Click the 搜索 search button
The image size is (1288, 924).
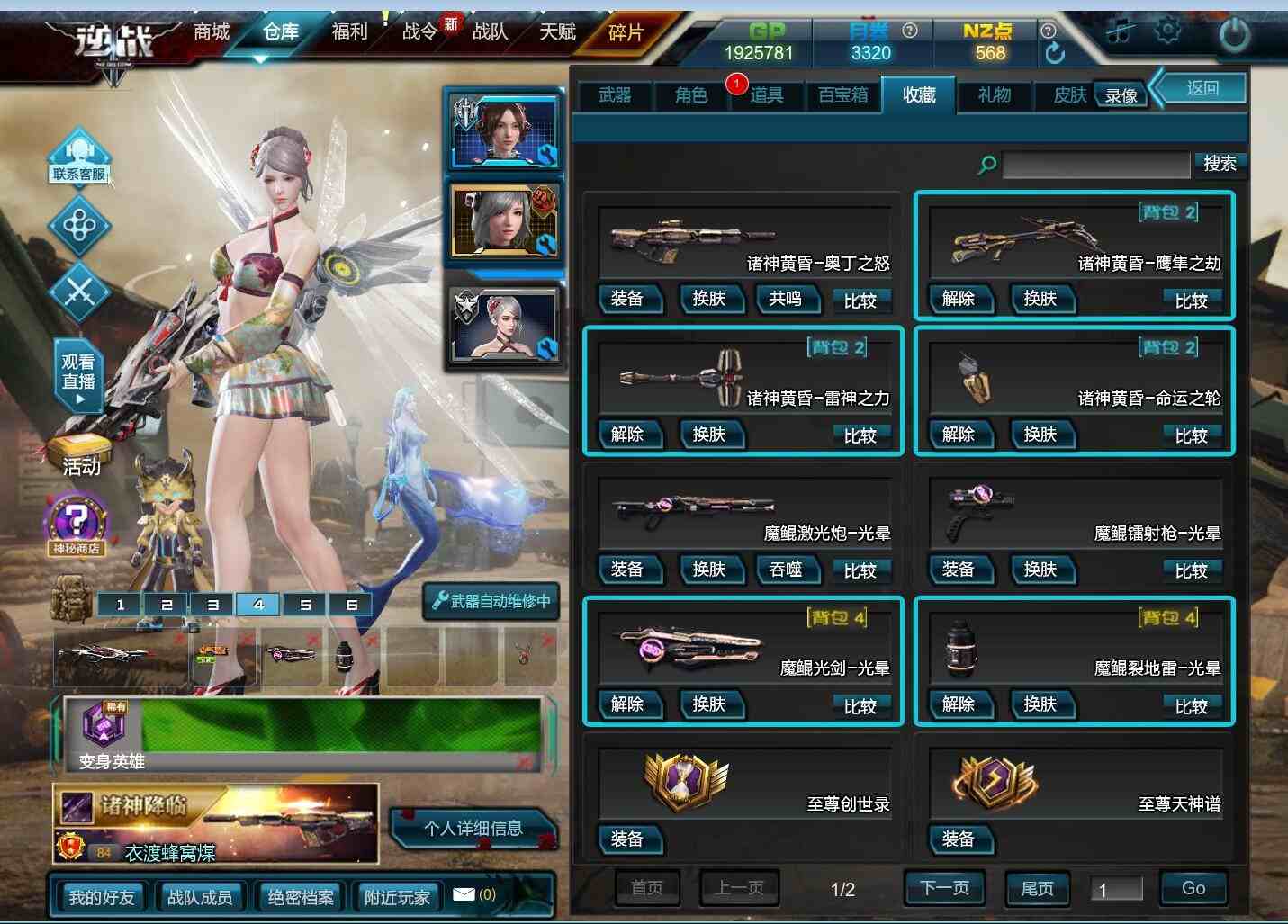[1220, 164]
